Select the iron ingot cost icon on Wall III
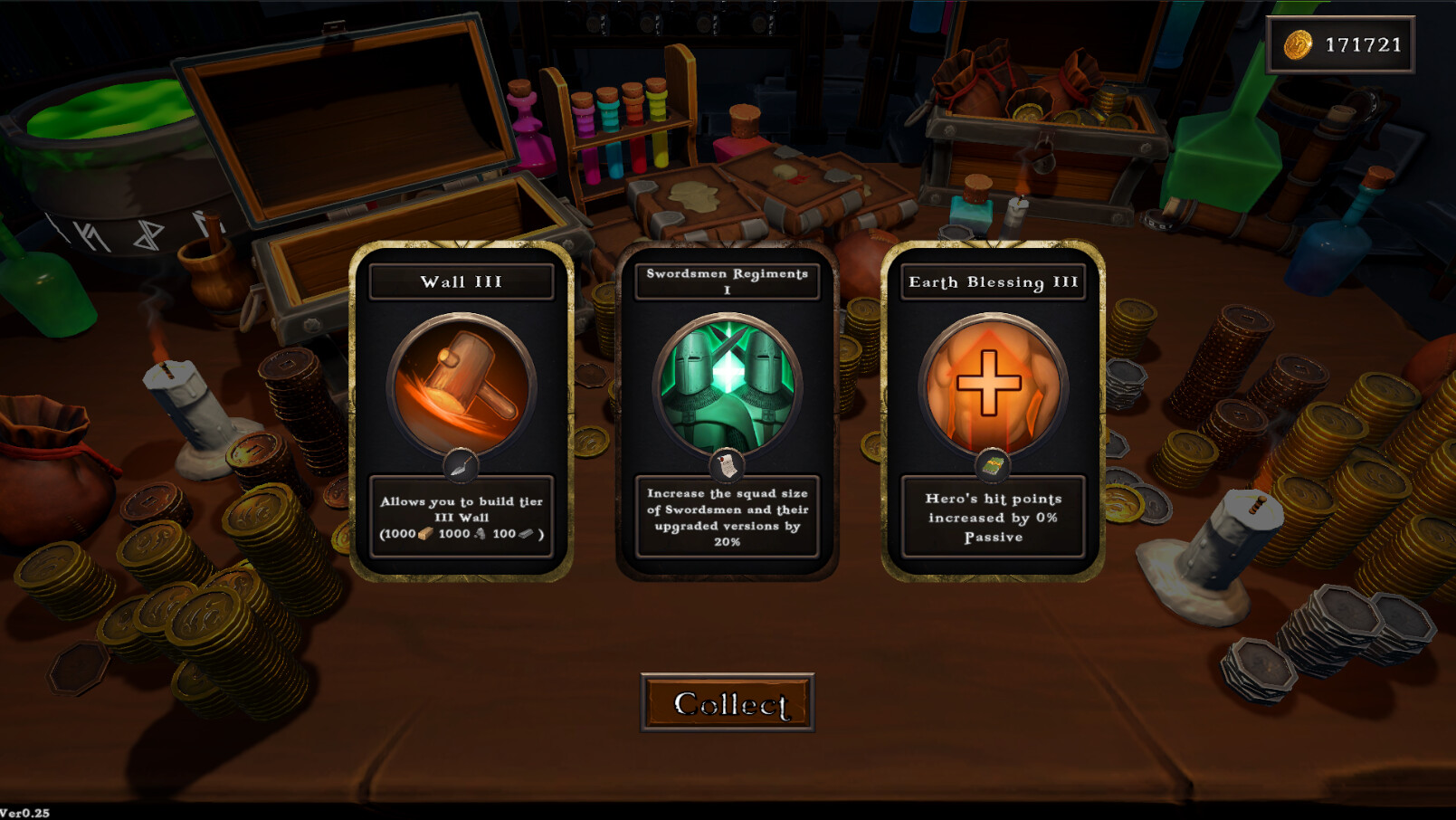1456x820 pixels. click(x=526, y=534)
